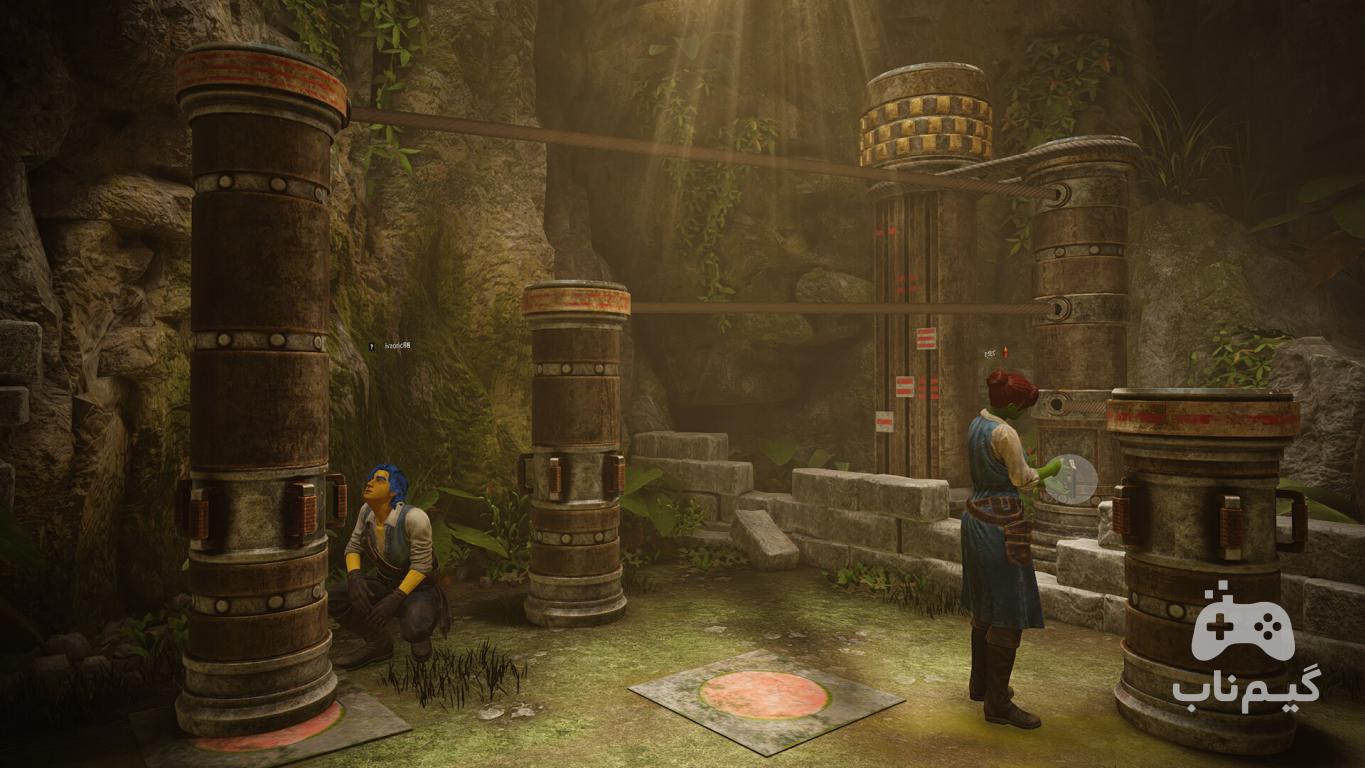This screenshot has width=1365, height=768.
Task: Click the circular lever interaction icon
Action: point(1070,479)
